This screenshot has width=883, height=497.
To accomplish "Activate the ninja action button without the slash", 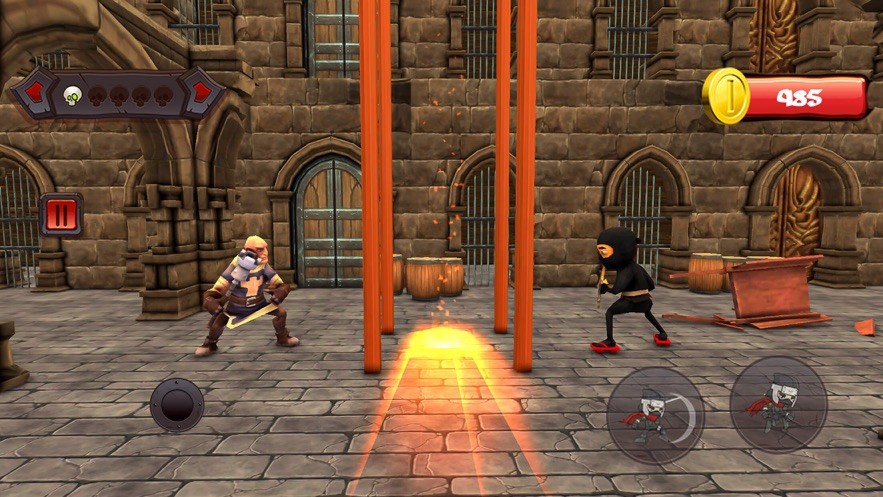I will 778,405.
